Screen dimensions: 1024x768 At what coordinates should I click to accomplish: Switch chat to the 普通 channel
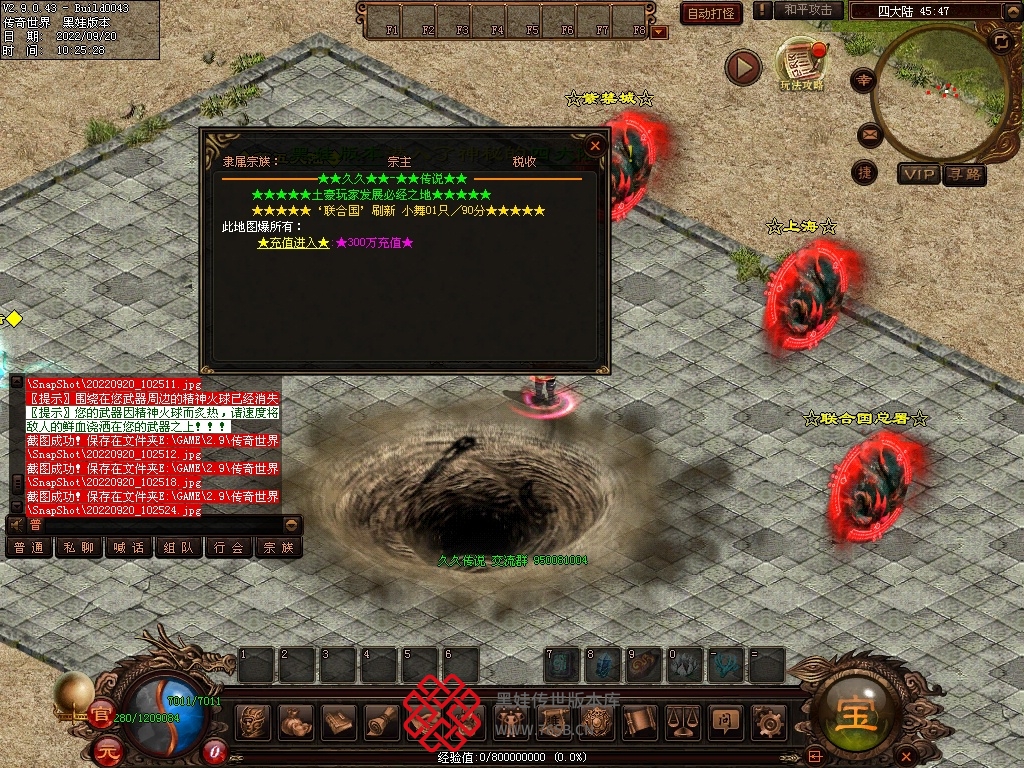point(29,548)
